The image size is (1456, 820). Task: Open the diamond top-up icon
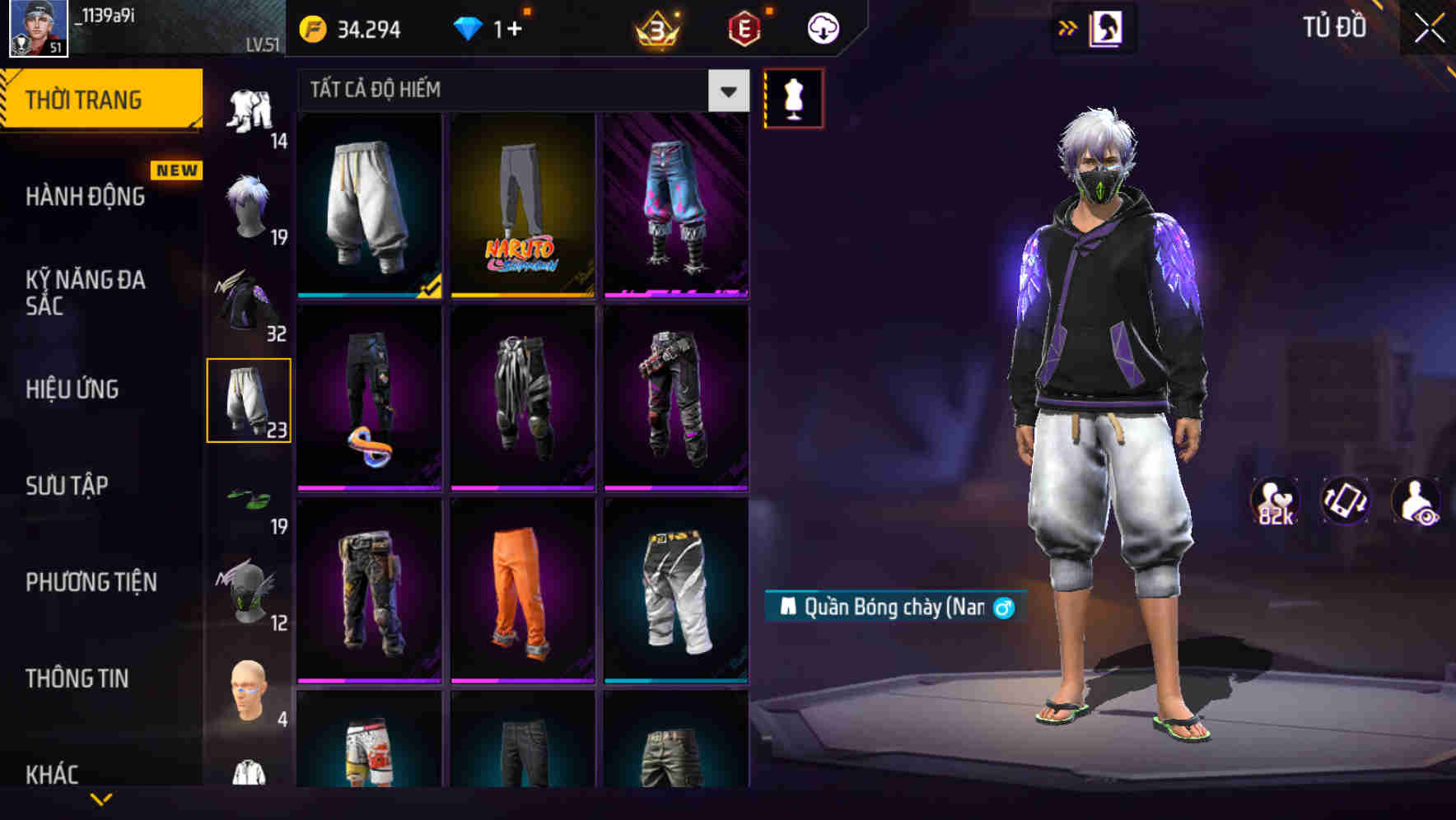469,27
